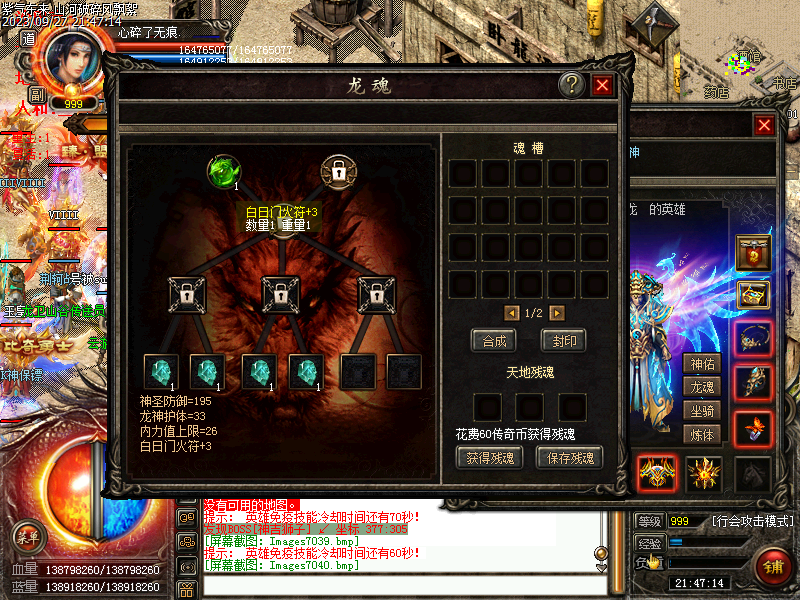Open the 炼体 section

point(702,435)
